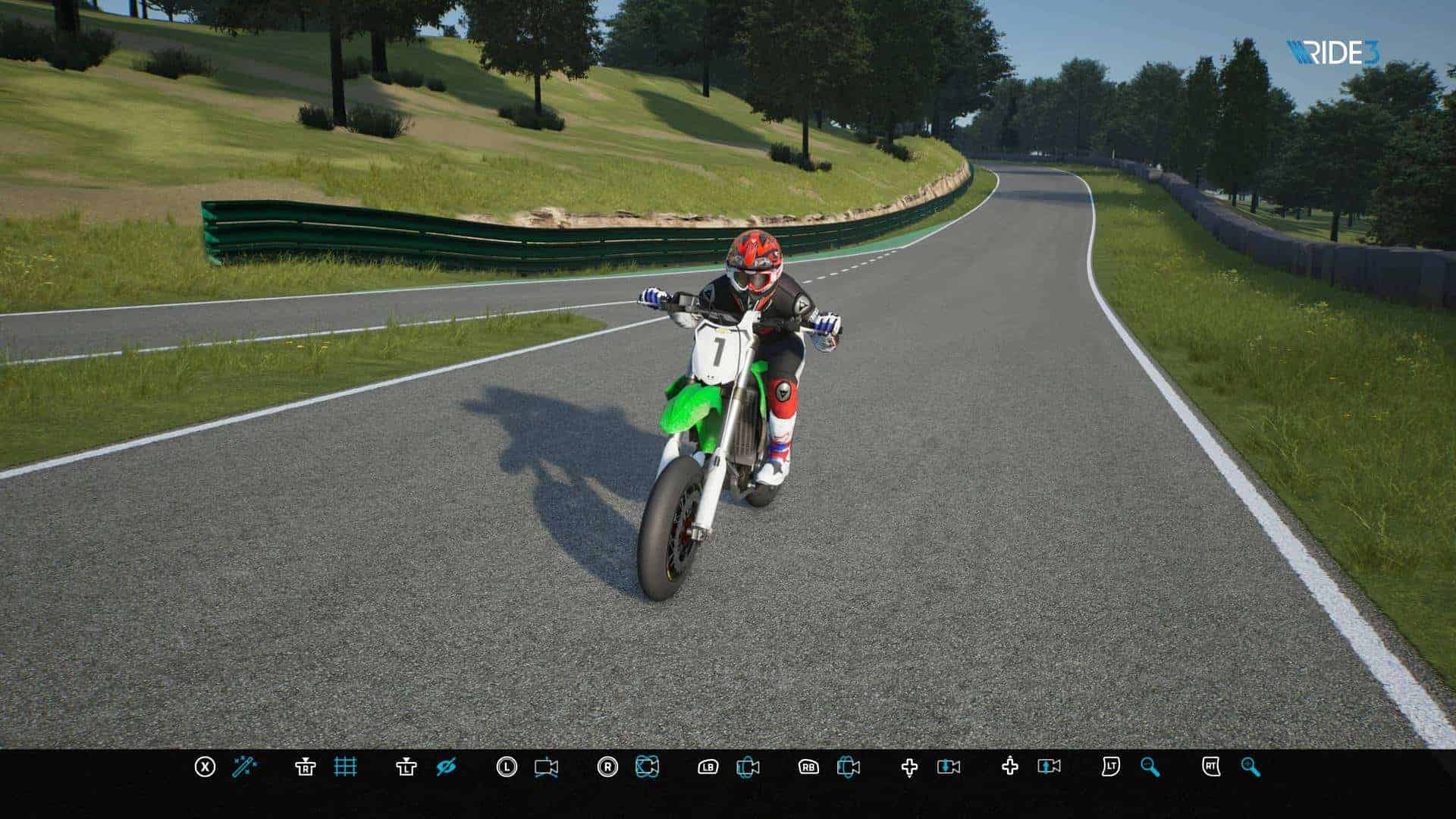Click the second camera roll icon
The image size is (1456, 819).
tap(848, 767)
